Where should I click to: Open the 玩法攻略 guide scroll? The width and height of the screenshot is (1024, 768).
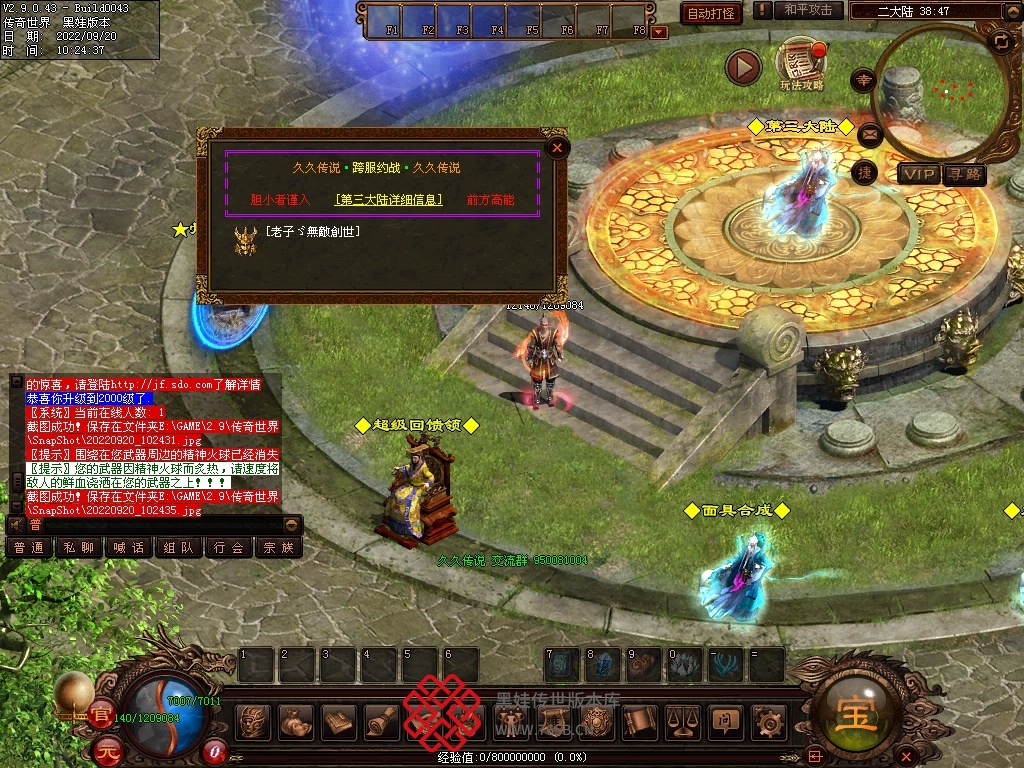tap(800, 65)
